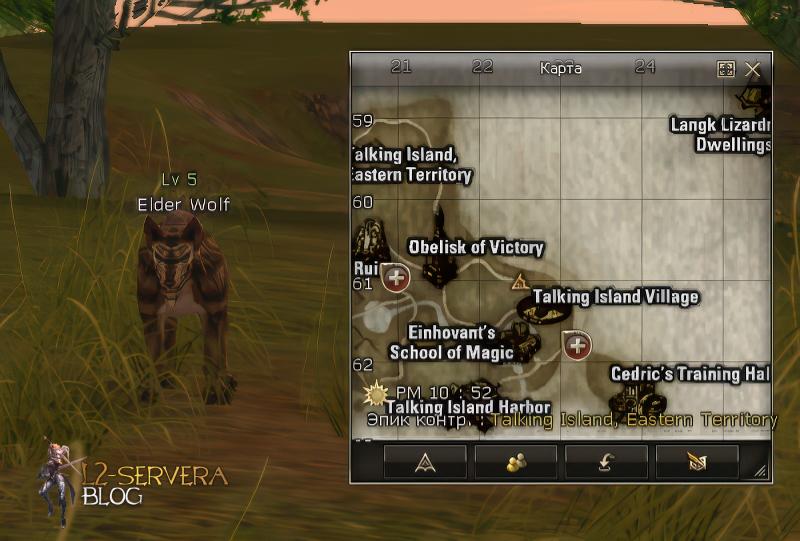Click the Langk Lizardmen Dwellings label
The height and width of the screenshot is (541, 800).
[x=720, y=135]
